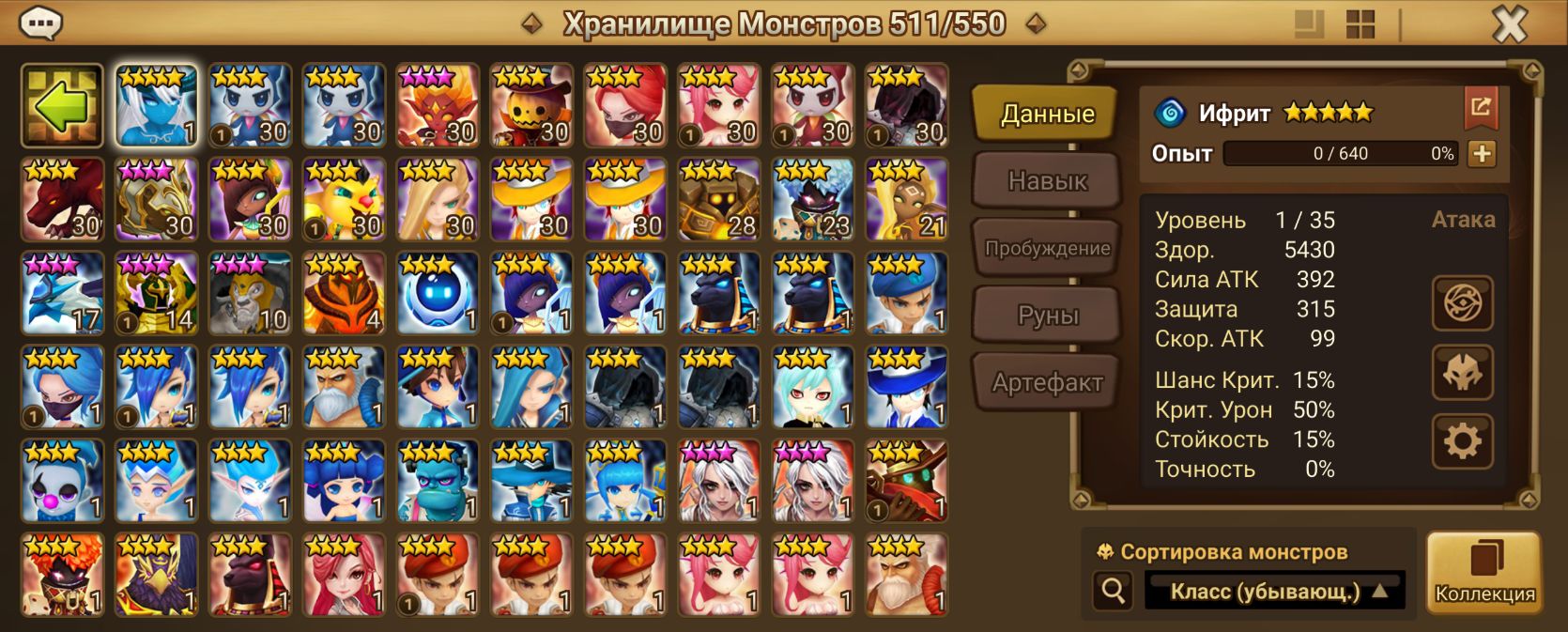Viewport: 1568px width, 632px height.
Task: Switch to the four-square grid view
Action: point(1360,24)
